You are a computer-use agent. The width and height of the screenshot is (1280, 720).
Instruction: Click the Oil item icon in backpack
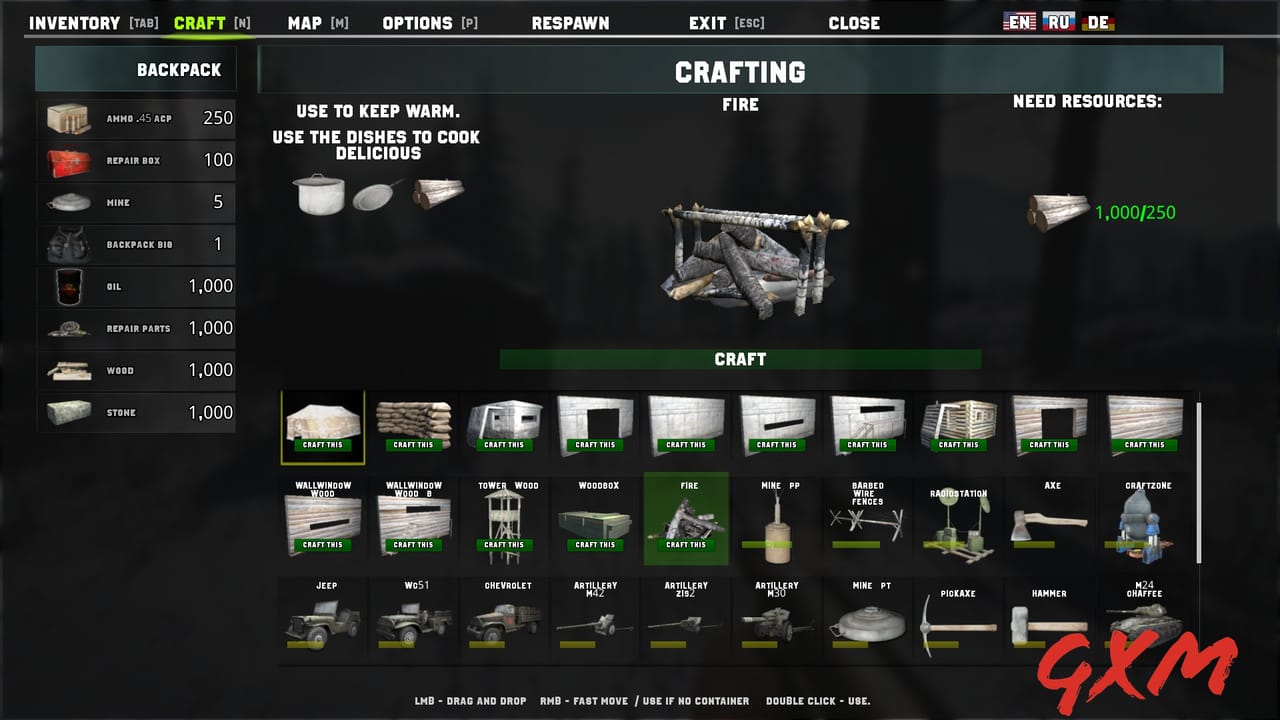click(69, 286)
